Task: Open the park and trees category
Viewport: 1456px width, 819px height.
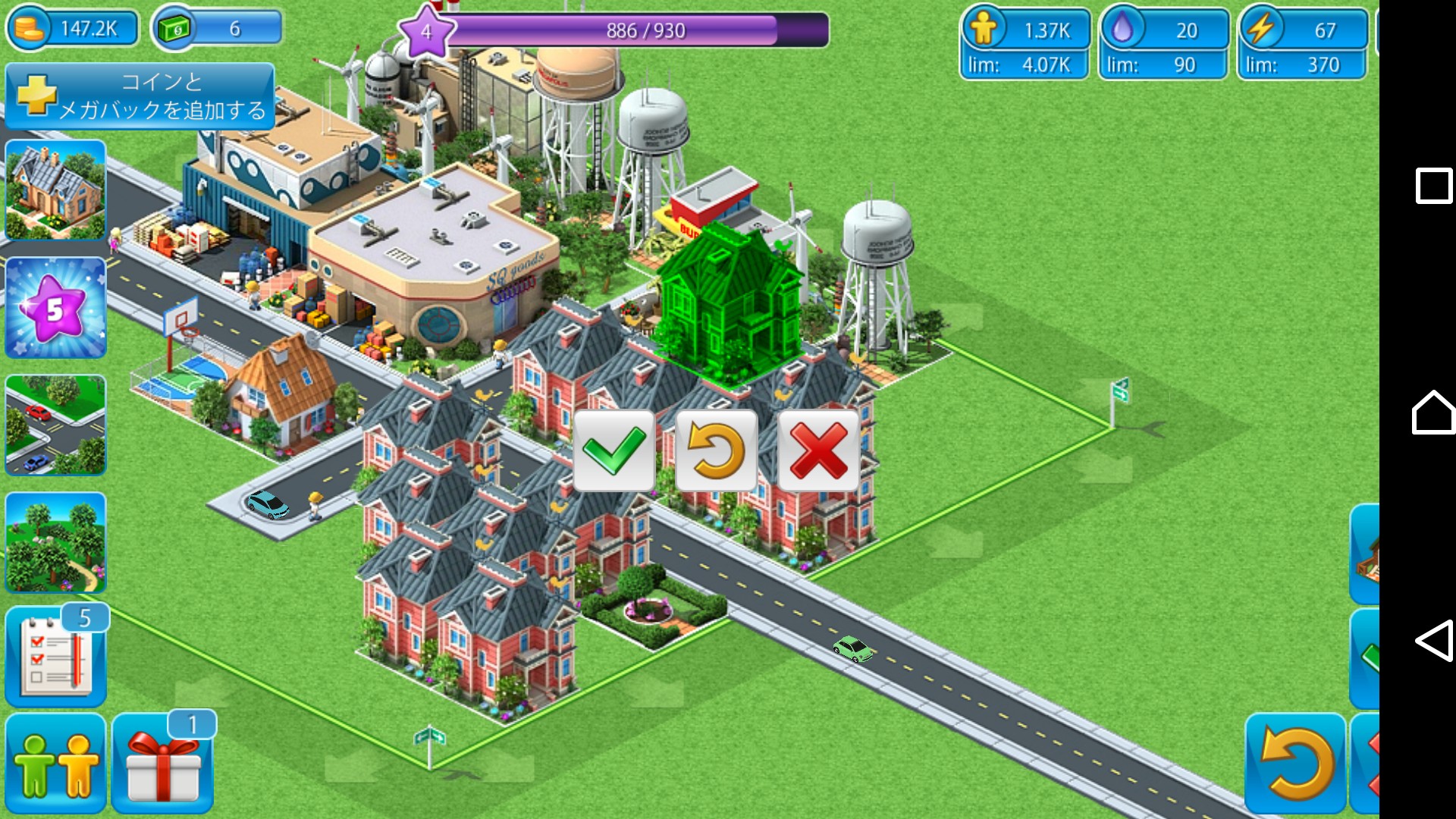Action: tap(55, 543)
